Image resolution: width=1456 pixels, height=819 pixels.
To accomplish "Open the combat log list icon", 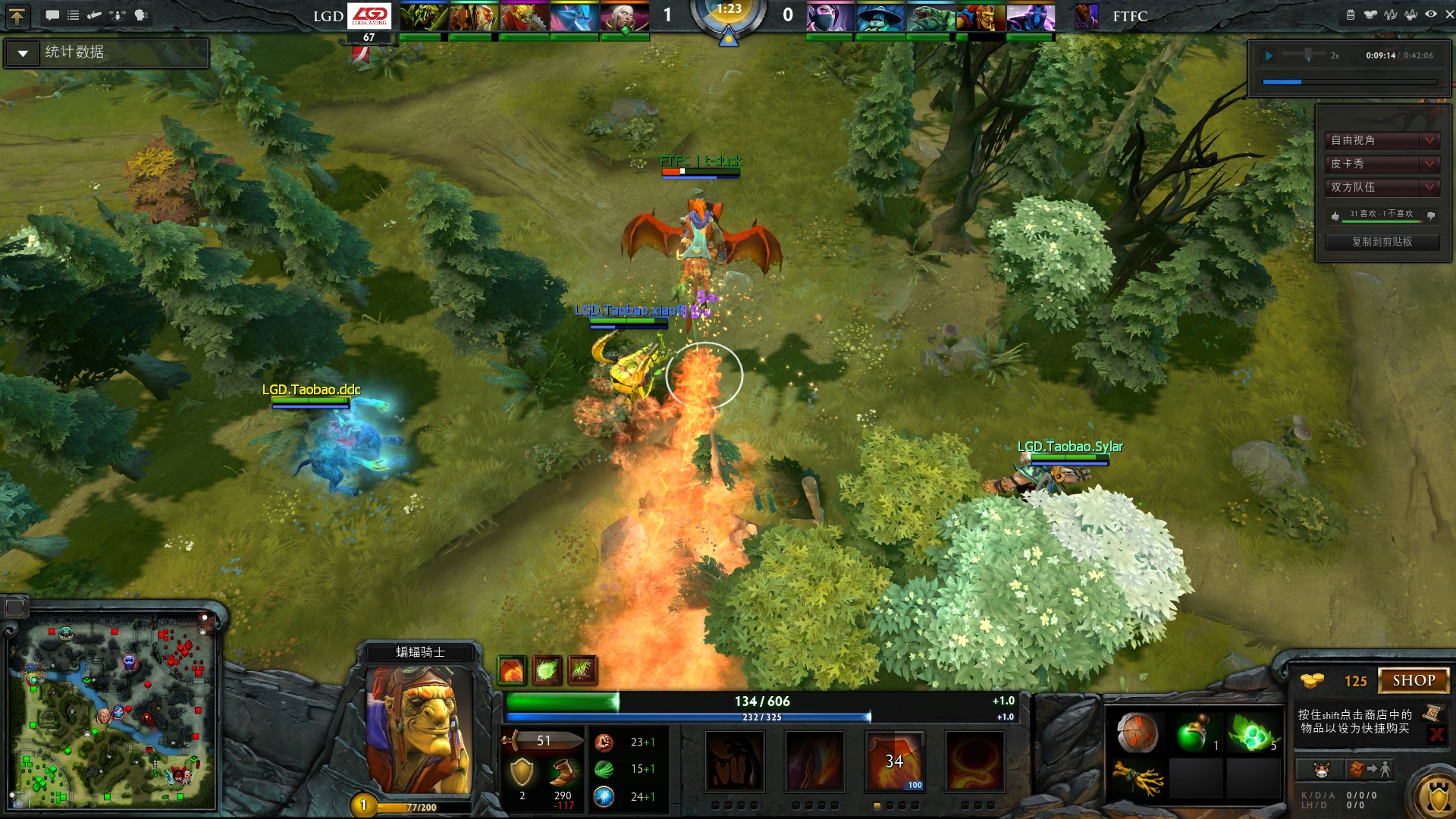I will 74,14.
